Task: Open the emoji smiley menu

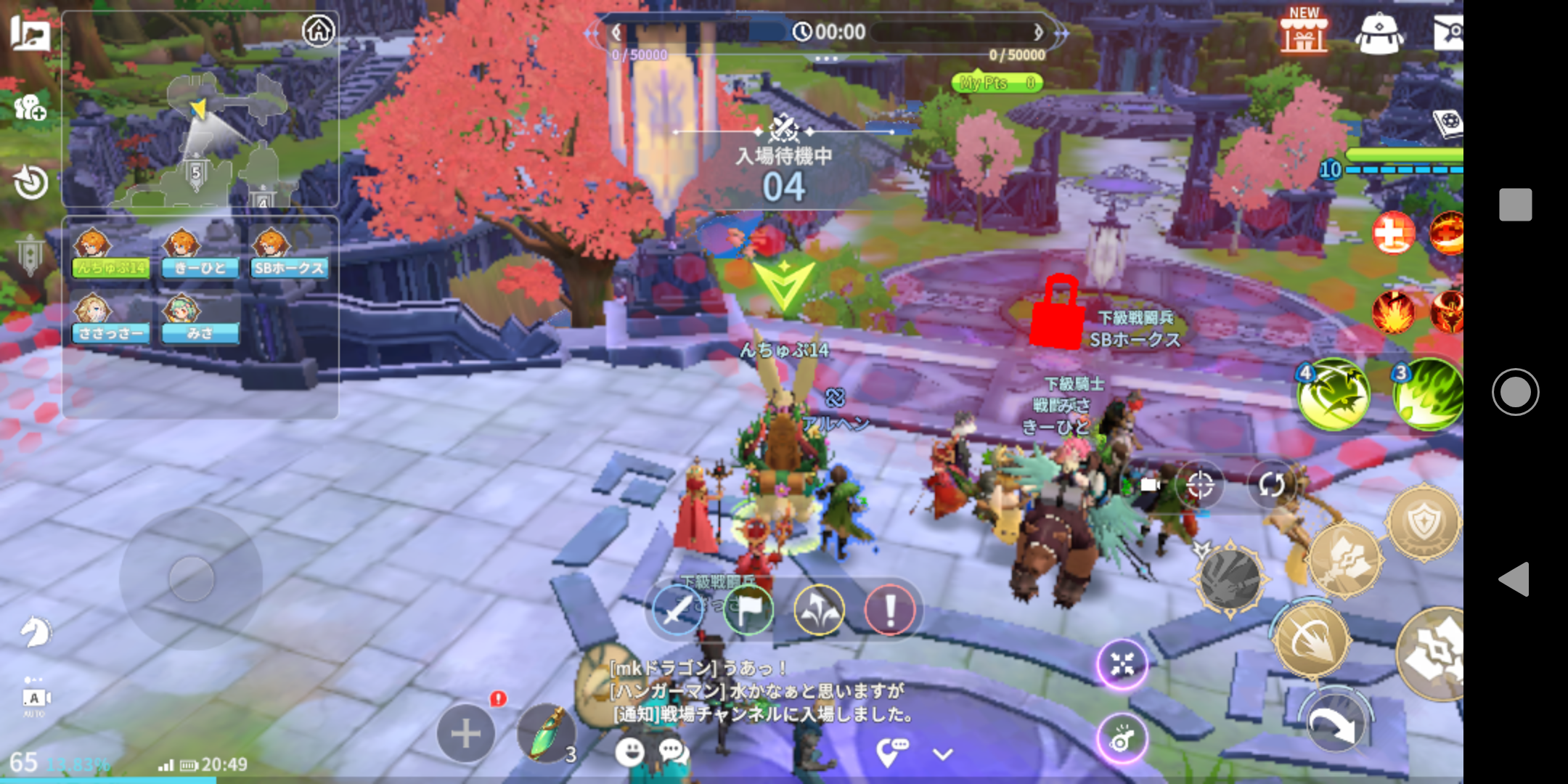Action: (629, 752)
